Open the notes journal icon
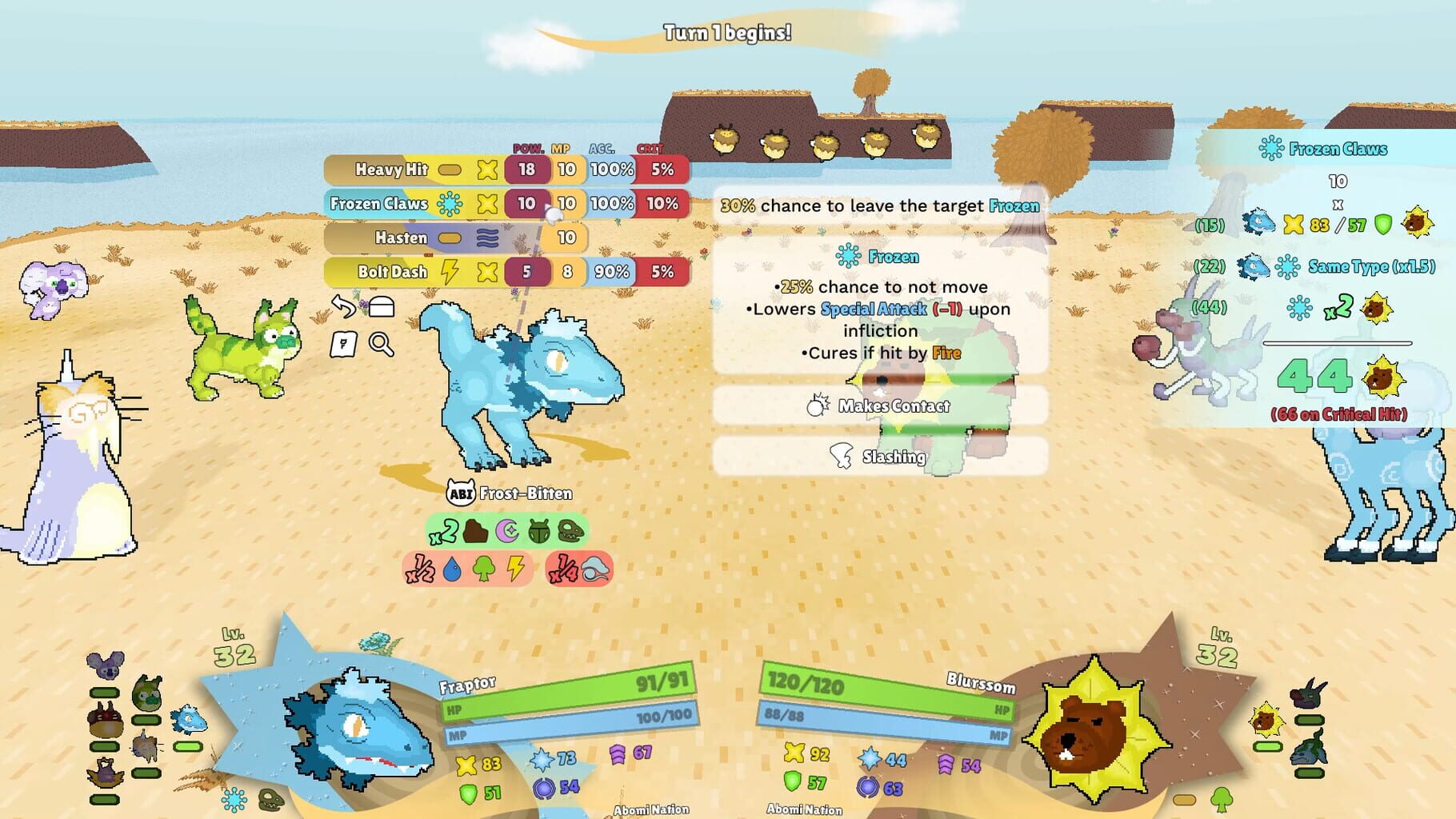Screen dimensions: 1456x819 (x=344, y=346)
